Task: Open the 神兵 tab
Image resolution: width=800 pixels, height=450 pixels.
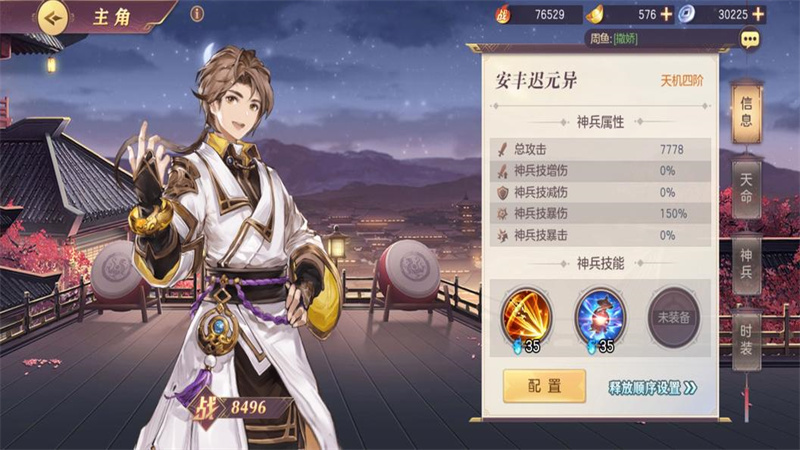Action: [746, 264]
